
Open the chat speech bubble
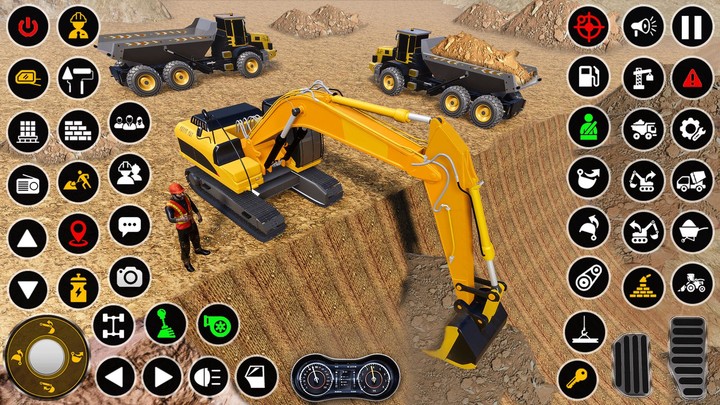(x=129, y=225)
